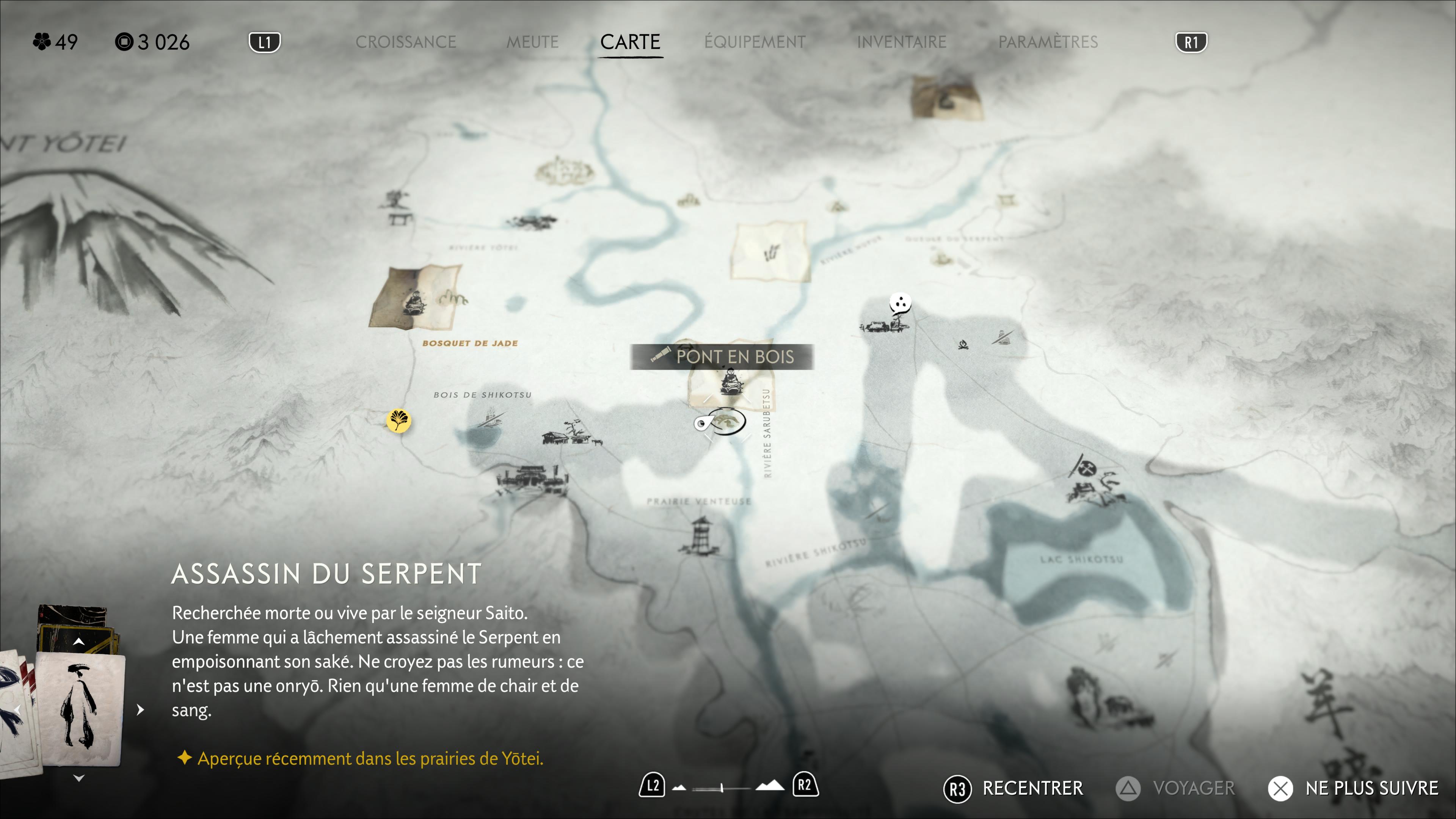Open the Inventaire tab
Screen dimensions: 1456x819
902,42
